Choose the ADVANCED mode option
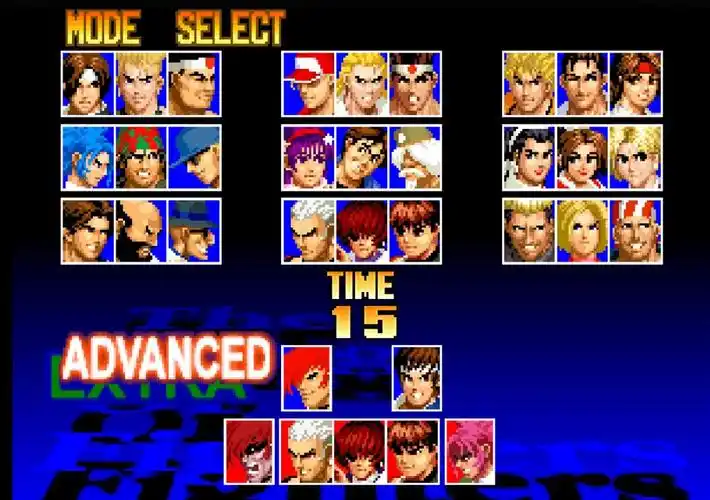The image size is (710, 500). (166, 356)
